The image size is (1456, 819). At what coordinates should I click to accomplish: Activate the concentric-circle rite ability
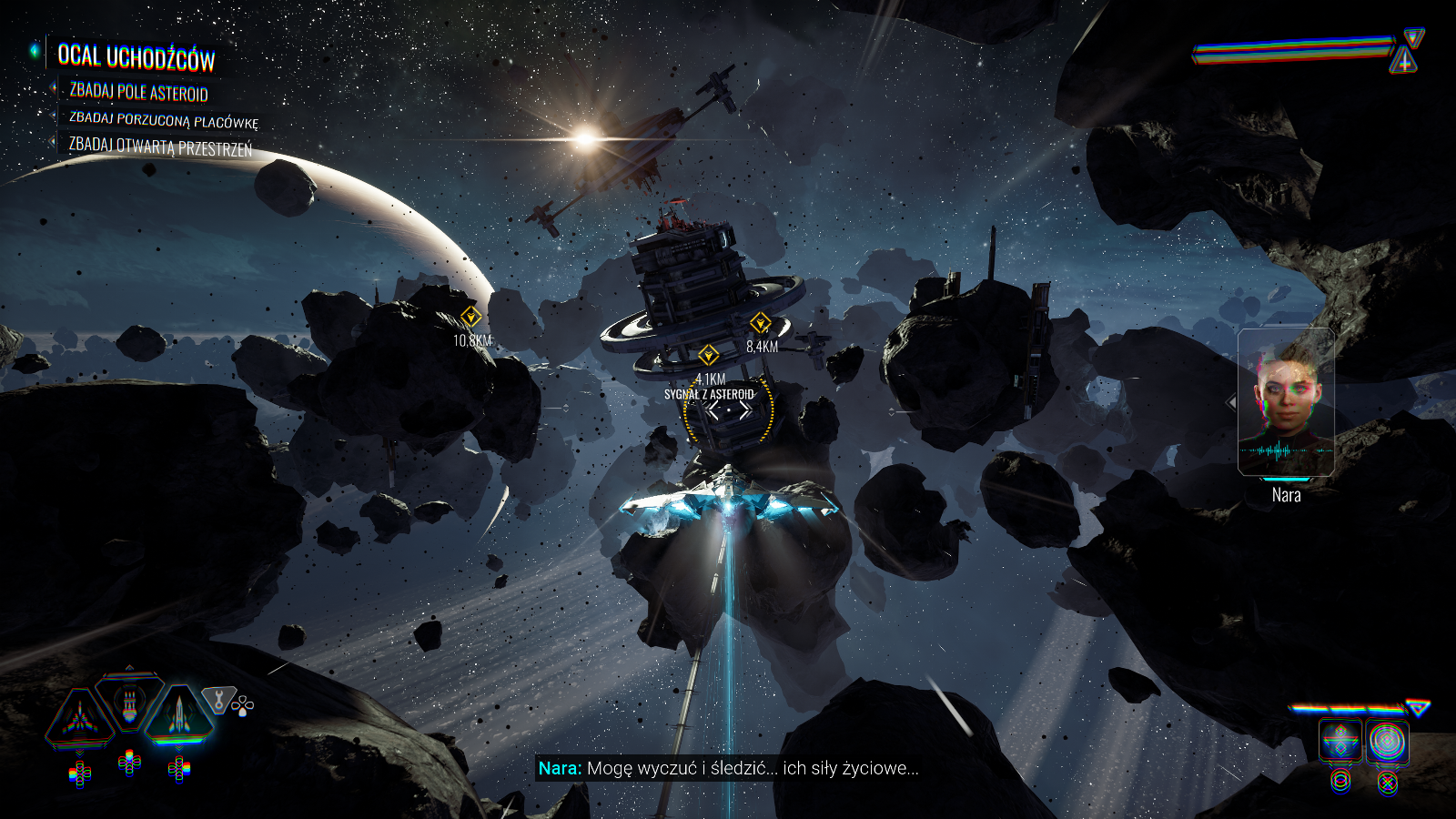(x=1387, y=742)
